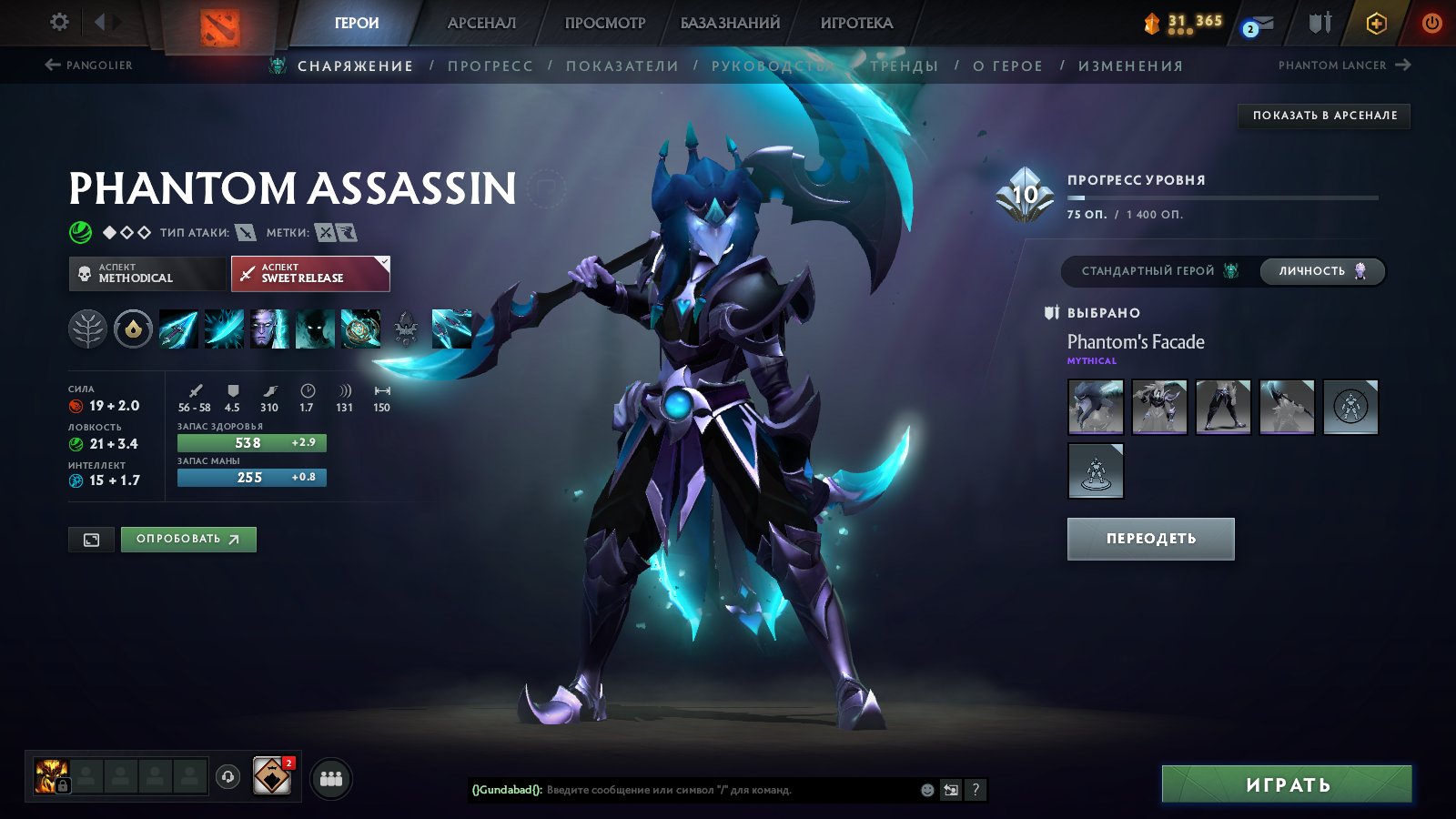Select the Methodical aspect
This screenshot has height=819, width=1456.
coord(147,274)
